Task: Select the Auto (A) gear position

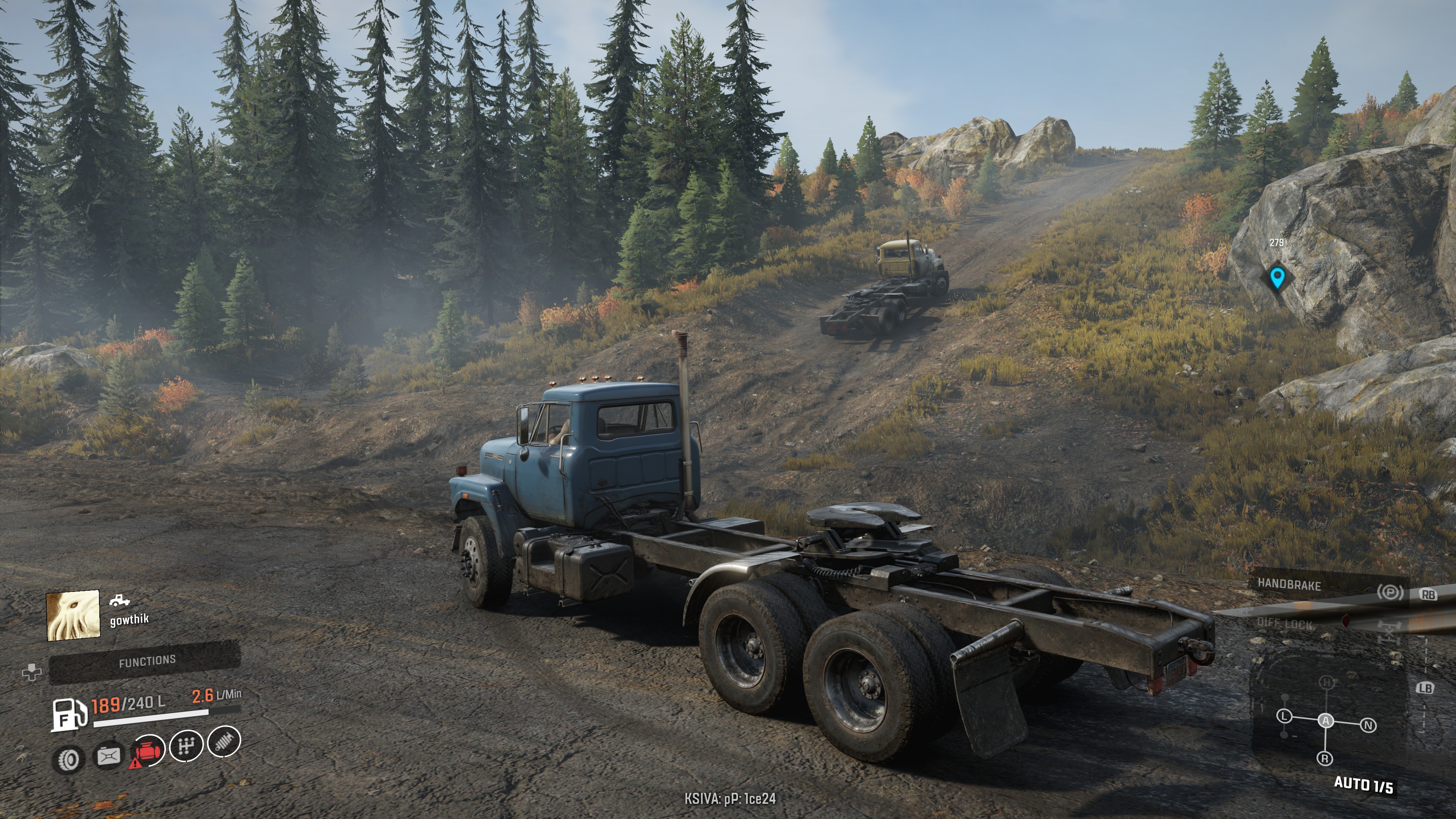Action: [x=1326, y=721]
